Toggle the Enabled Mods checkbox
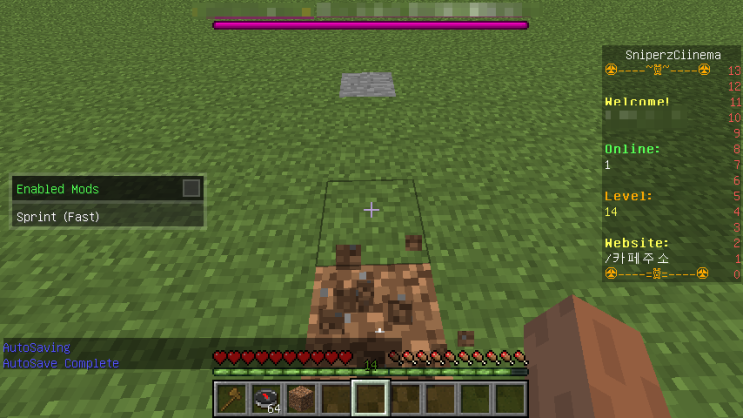This screenshot has width=743, height=418. pyautogui.click(x=191, y=188)
